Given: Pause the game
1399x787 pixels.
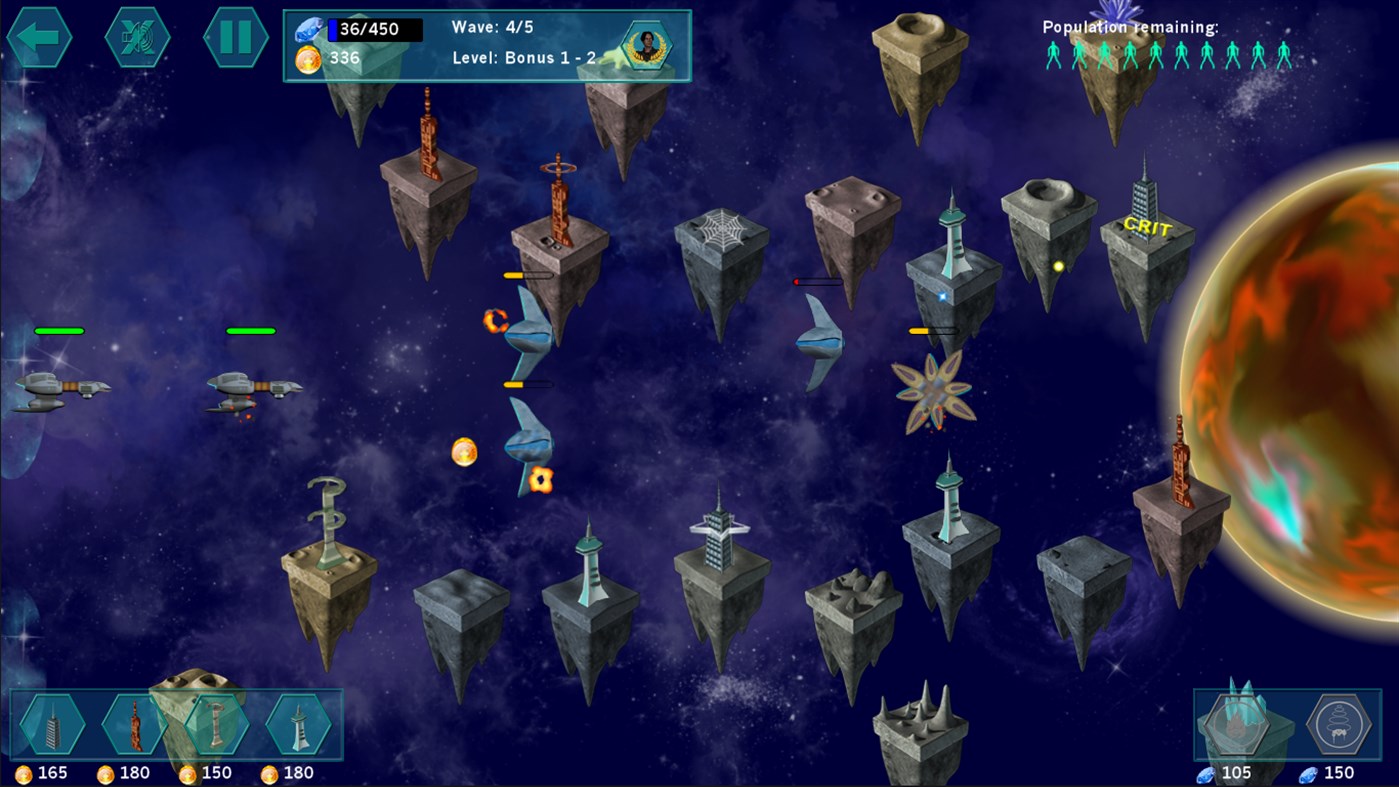Looking at the screenshot, I should 236,37.
